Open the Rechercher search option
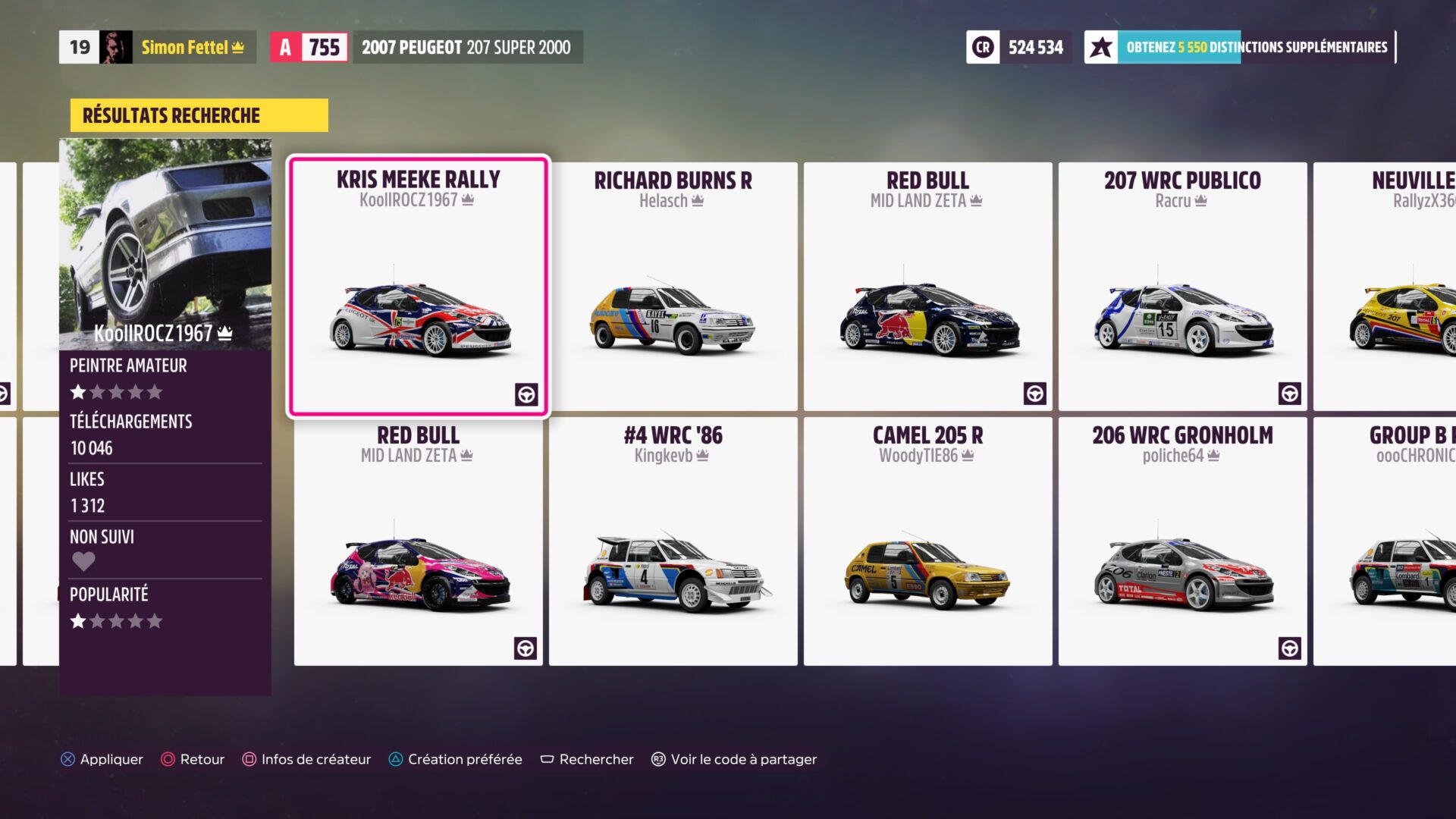 click(586, 759)
